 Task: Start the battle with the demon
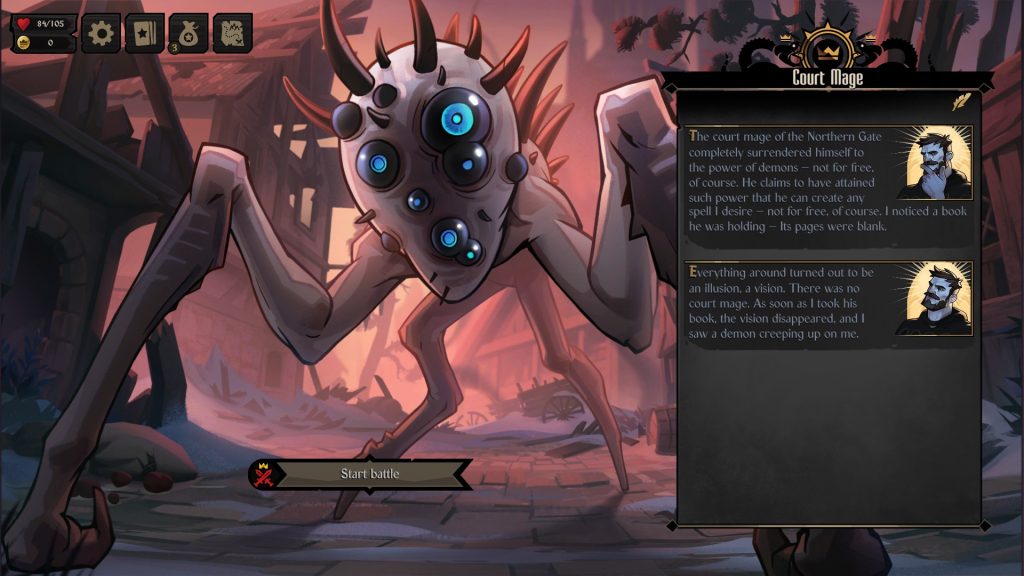coord(369,474)
